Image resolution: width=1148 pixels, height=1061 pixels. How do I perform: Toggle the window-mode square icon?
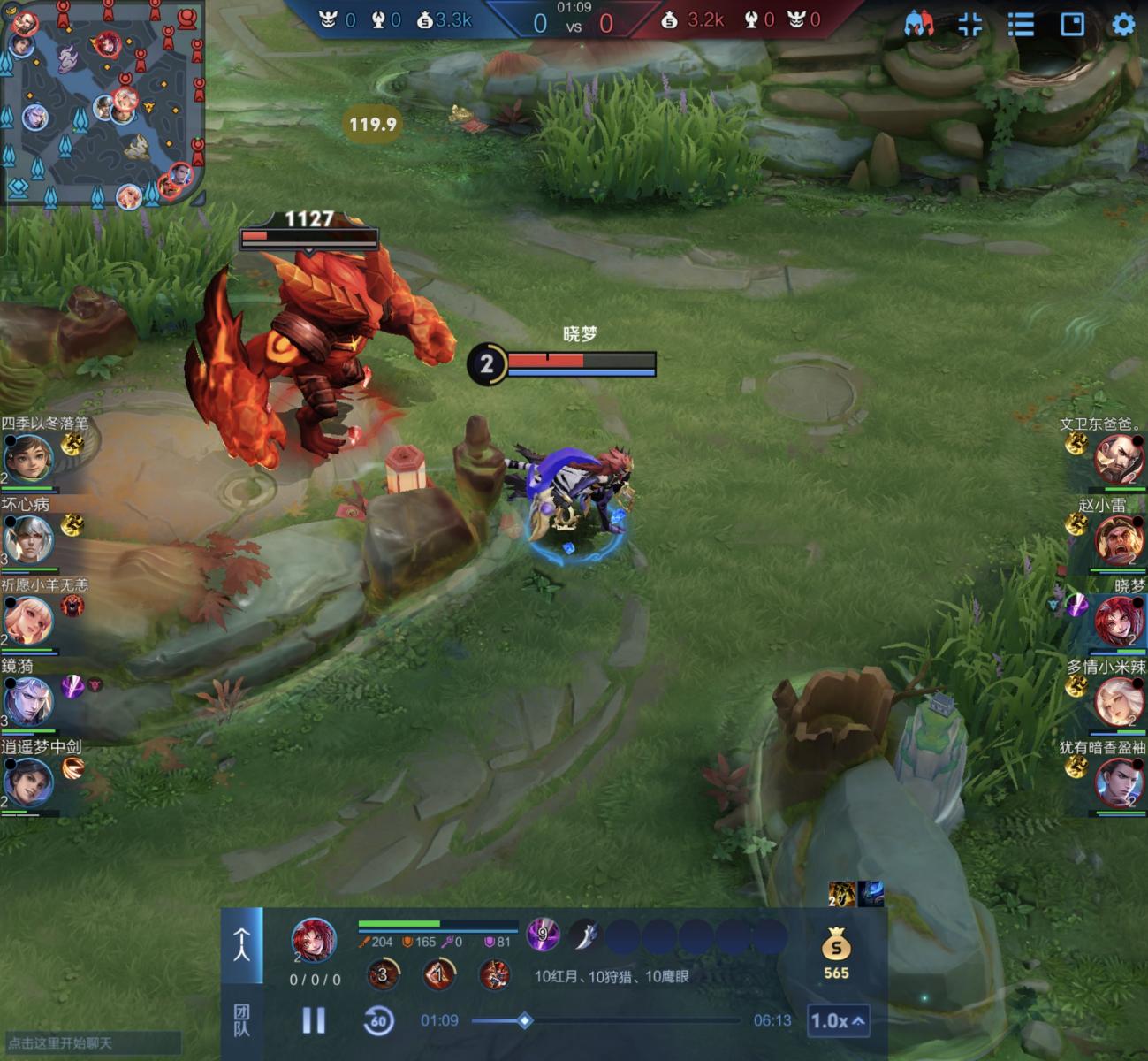(1072, 24)
